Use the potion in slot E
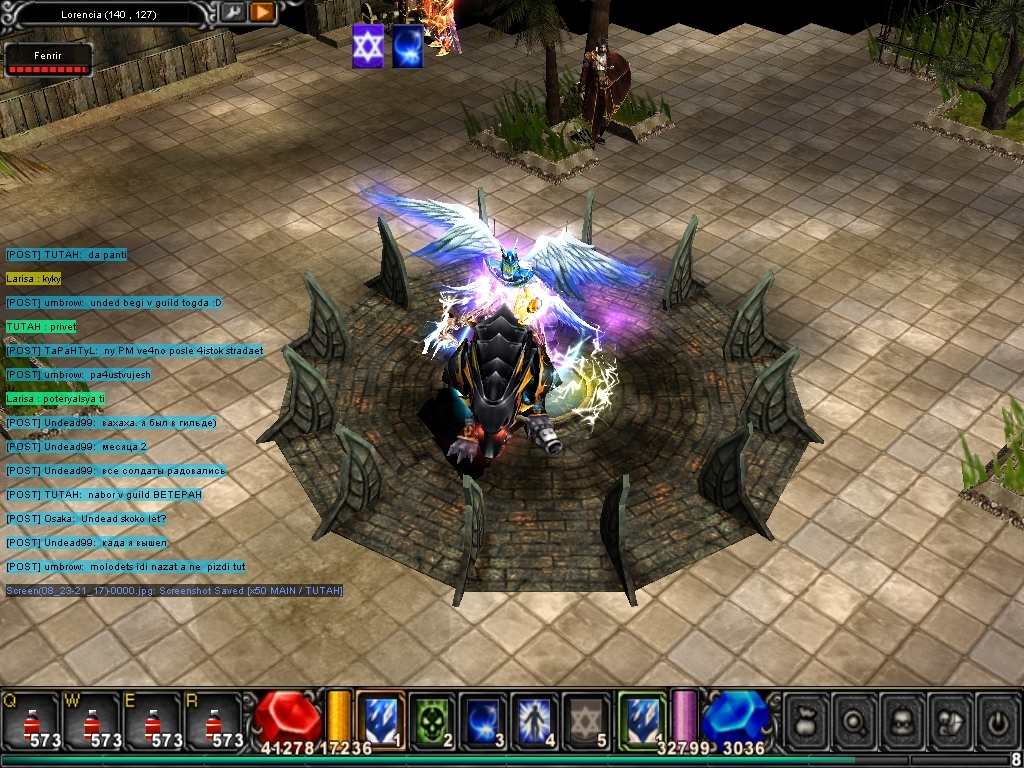This screenshot has height=768, width=1024. [152, 720]
